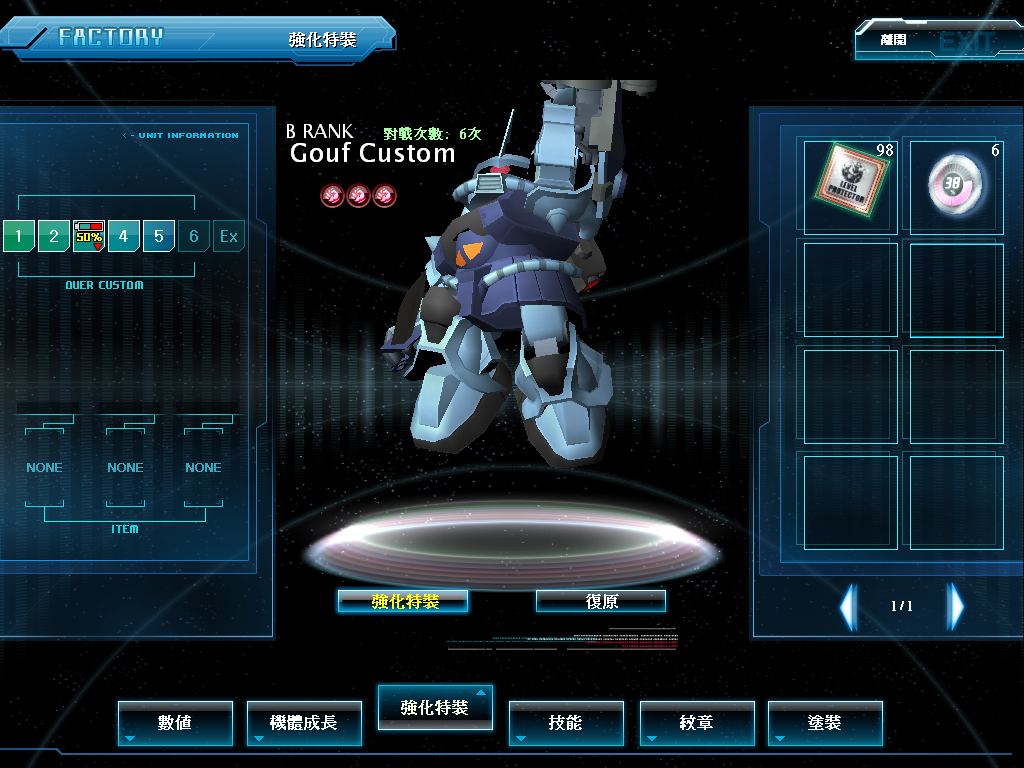Select the Ex Over Custom slot

pos(229,237)
